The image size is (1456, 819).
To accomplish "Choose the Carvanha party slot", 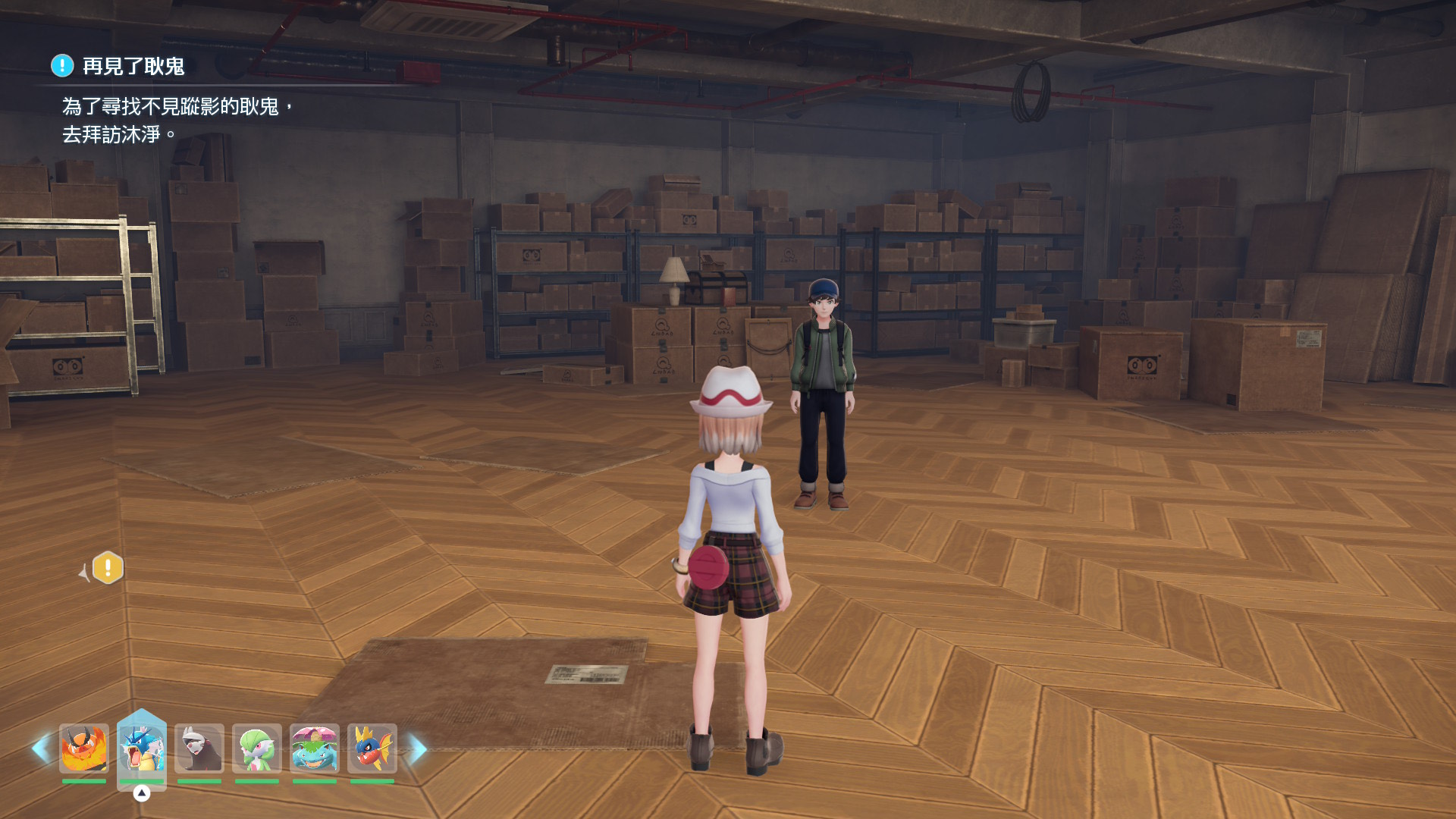I will [x=372, y=748].
